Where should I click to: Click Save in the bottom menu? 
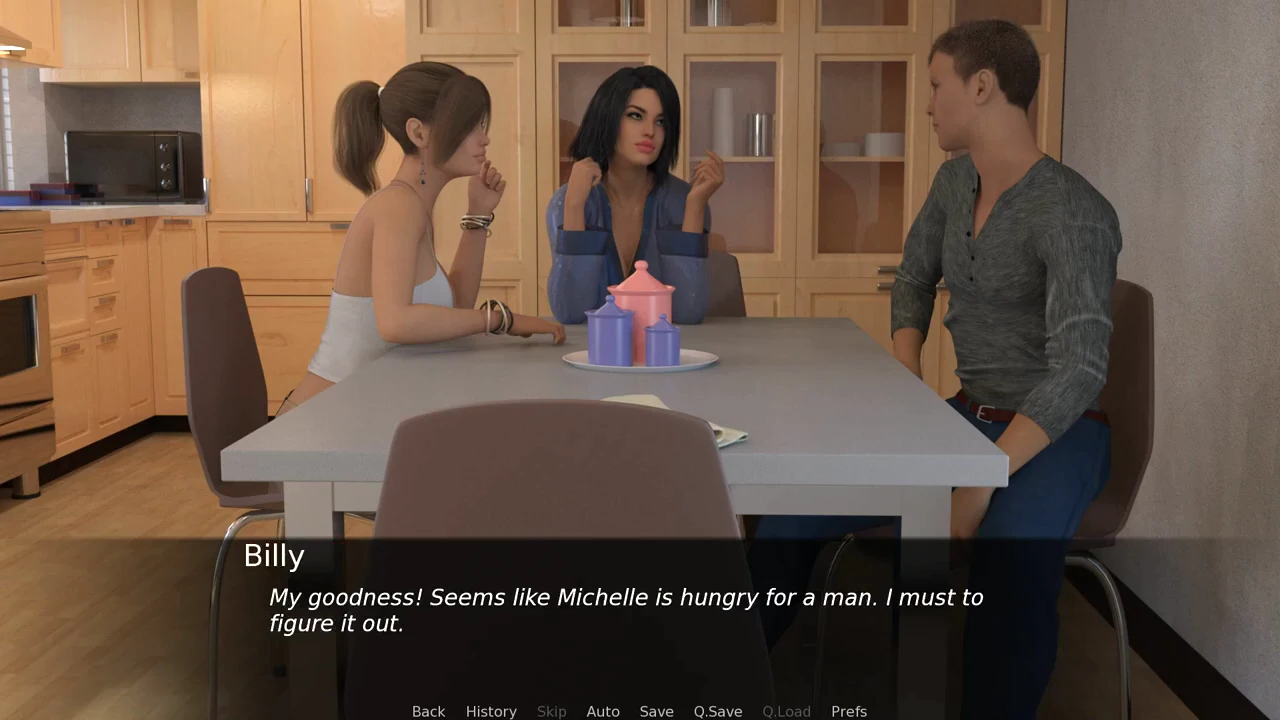click(x=656, y=711)
